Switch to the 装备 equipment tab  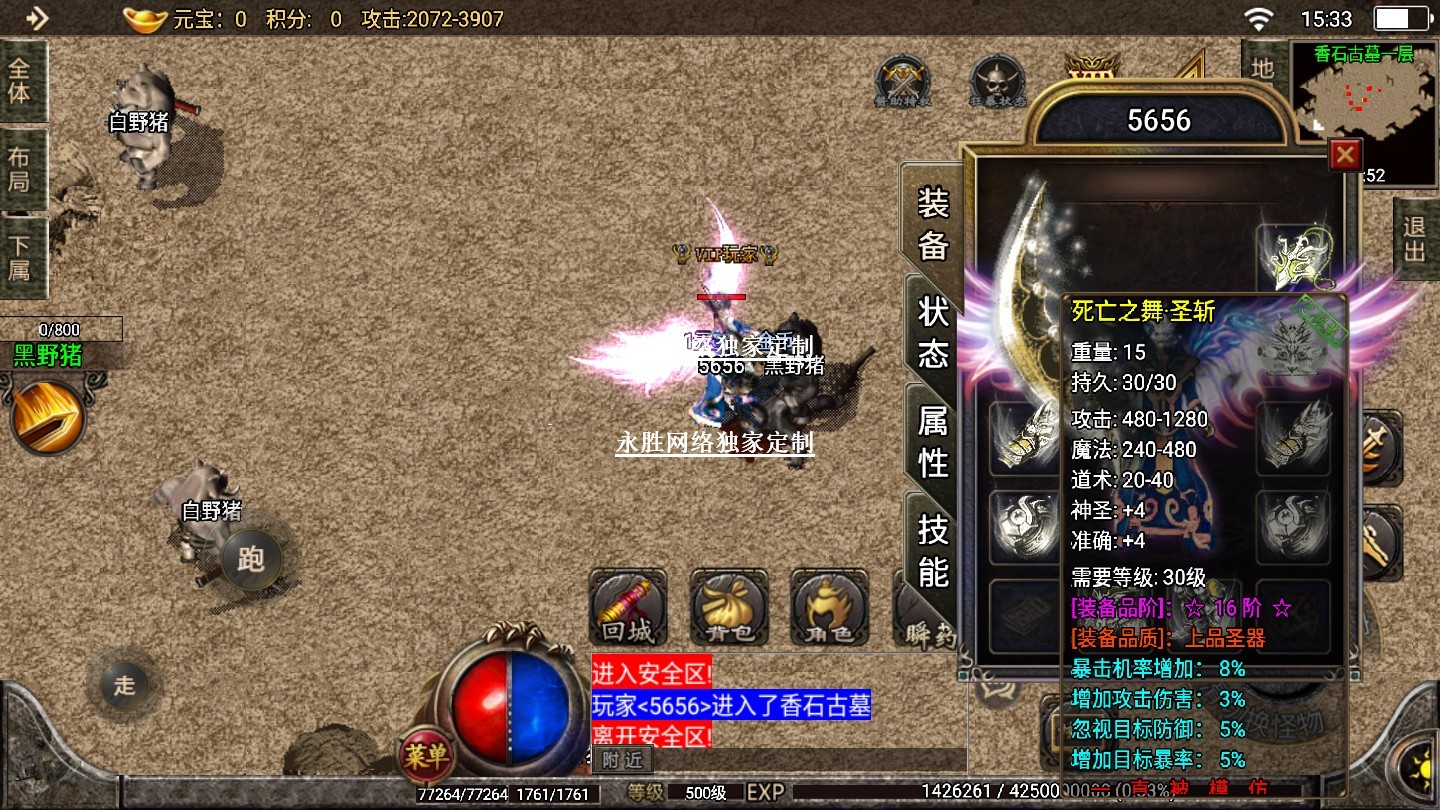coord(932,225)
